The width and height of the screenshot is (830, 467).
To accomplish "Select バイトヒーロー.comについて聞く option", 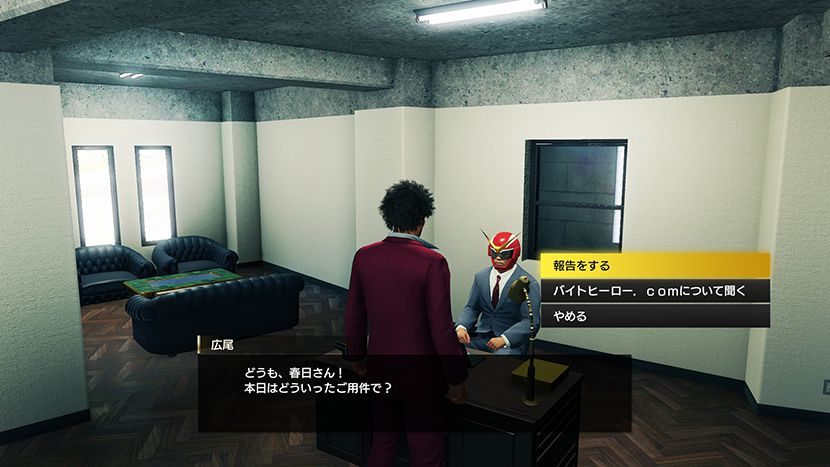I will coord(654,291).
